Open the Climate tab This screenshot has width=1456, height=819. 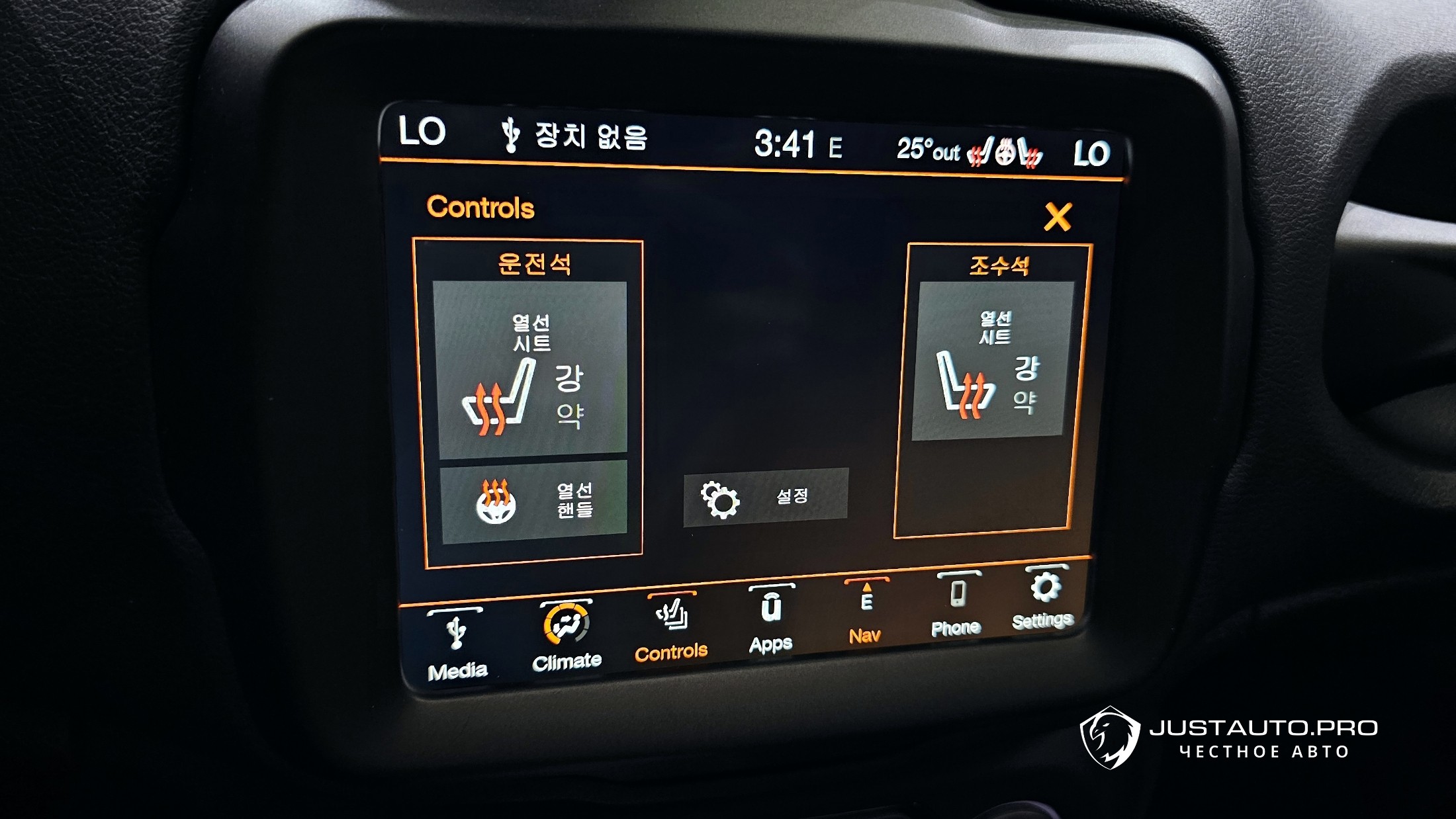click(x=567, y=636)
